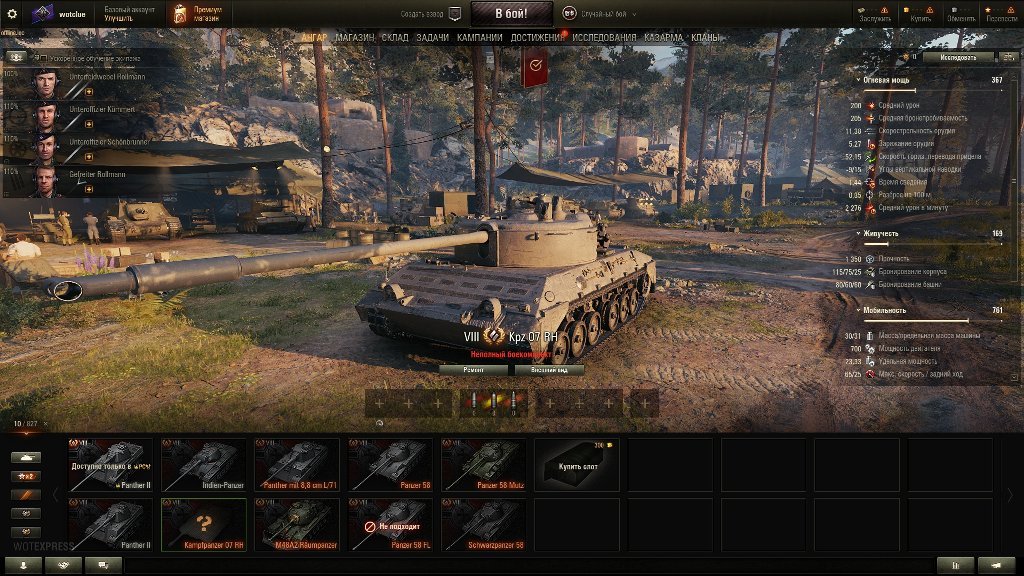Go to the КАЗАРМА tab
The image size is (1024, 576).
[664, 37]
